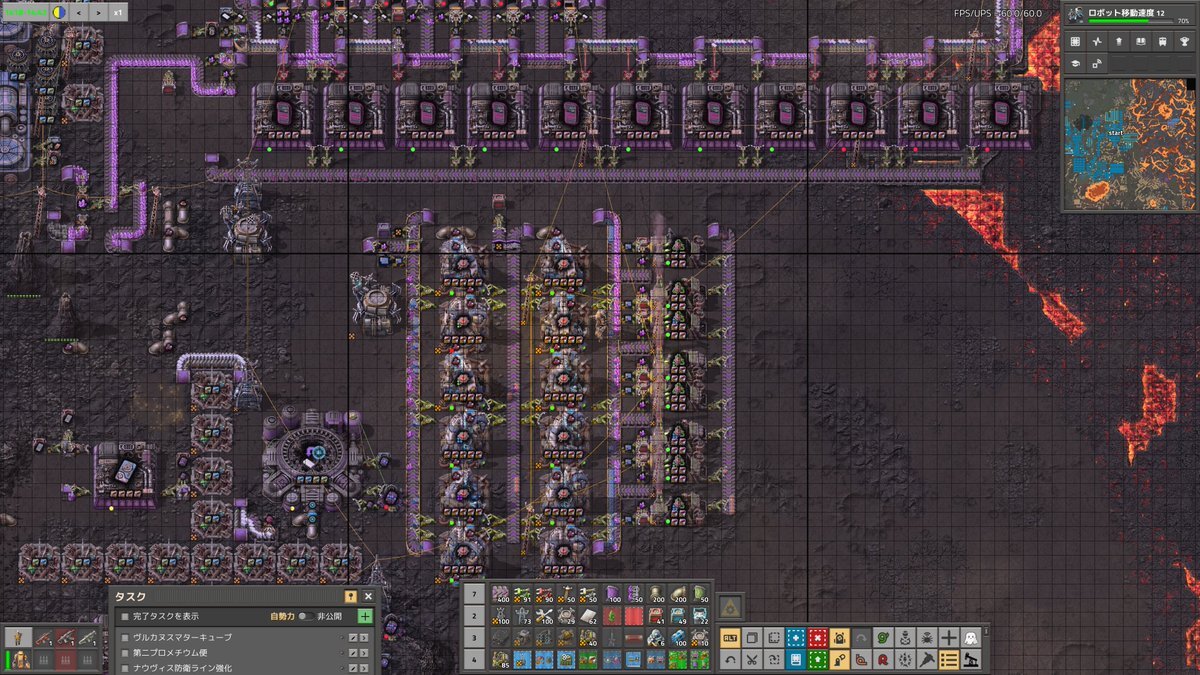Toggle the task list public switch
This screenshot has height=675, width=1200.
click(x=306, y=616)
